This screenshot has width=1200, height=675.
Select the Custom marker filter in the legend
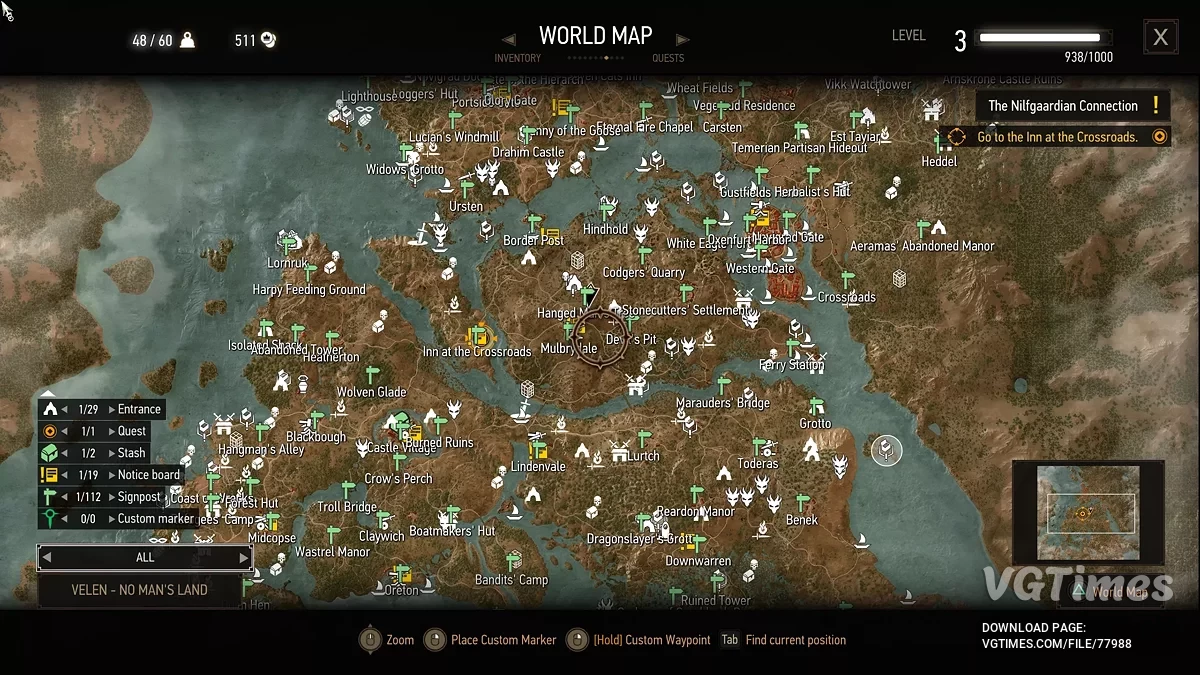pos(155,519)
